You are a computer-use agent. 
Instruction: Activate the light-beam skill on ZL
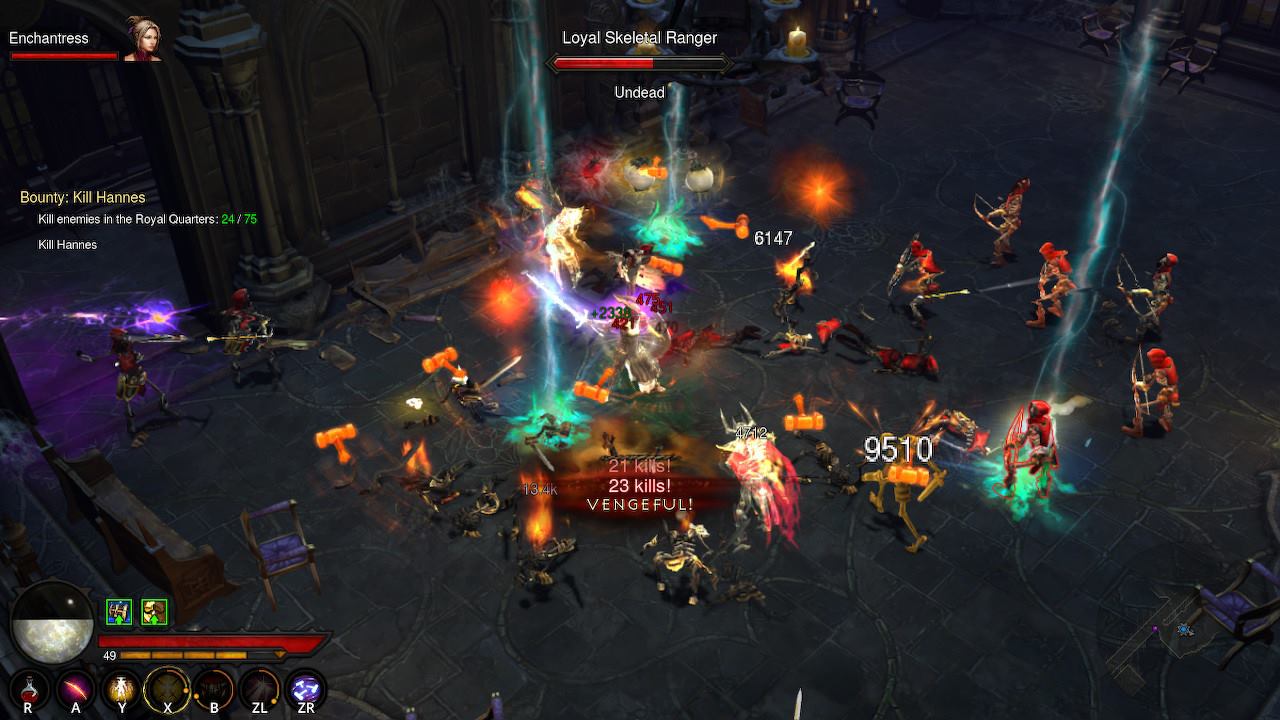point(258,690)
